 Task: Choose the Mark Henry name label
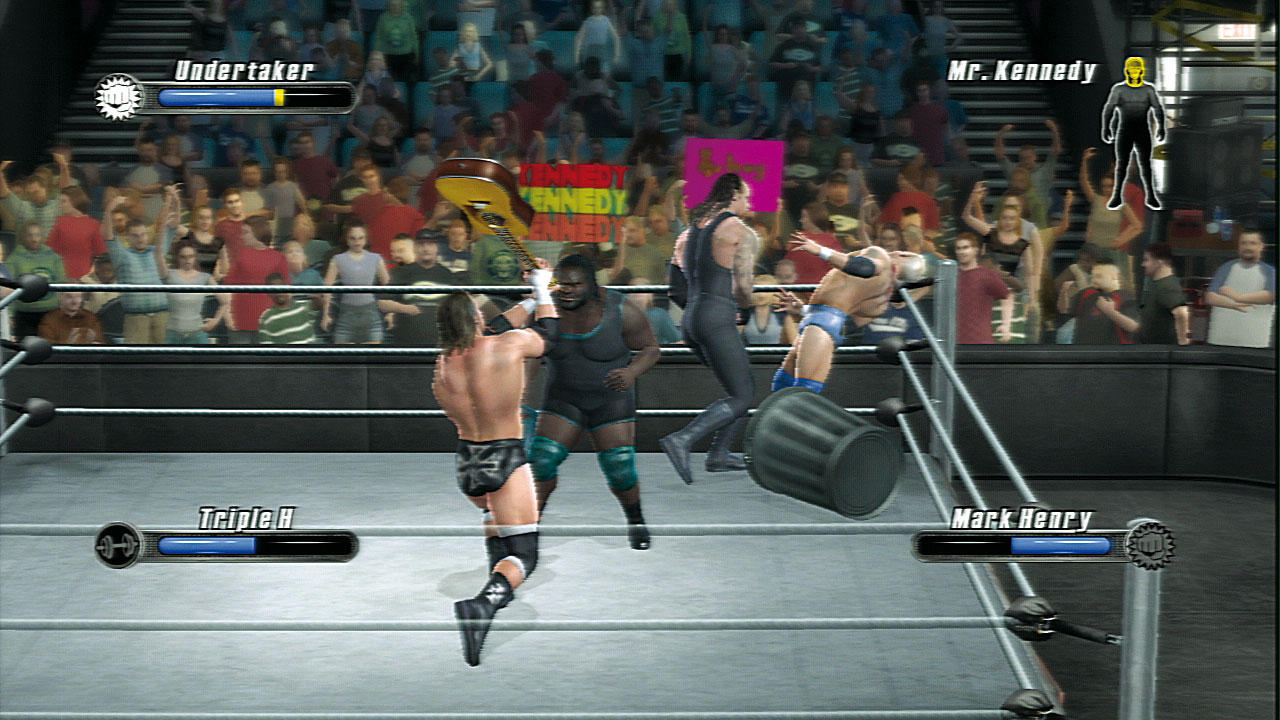click(x=1021, y=518)
